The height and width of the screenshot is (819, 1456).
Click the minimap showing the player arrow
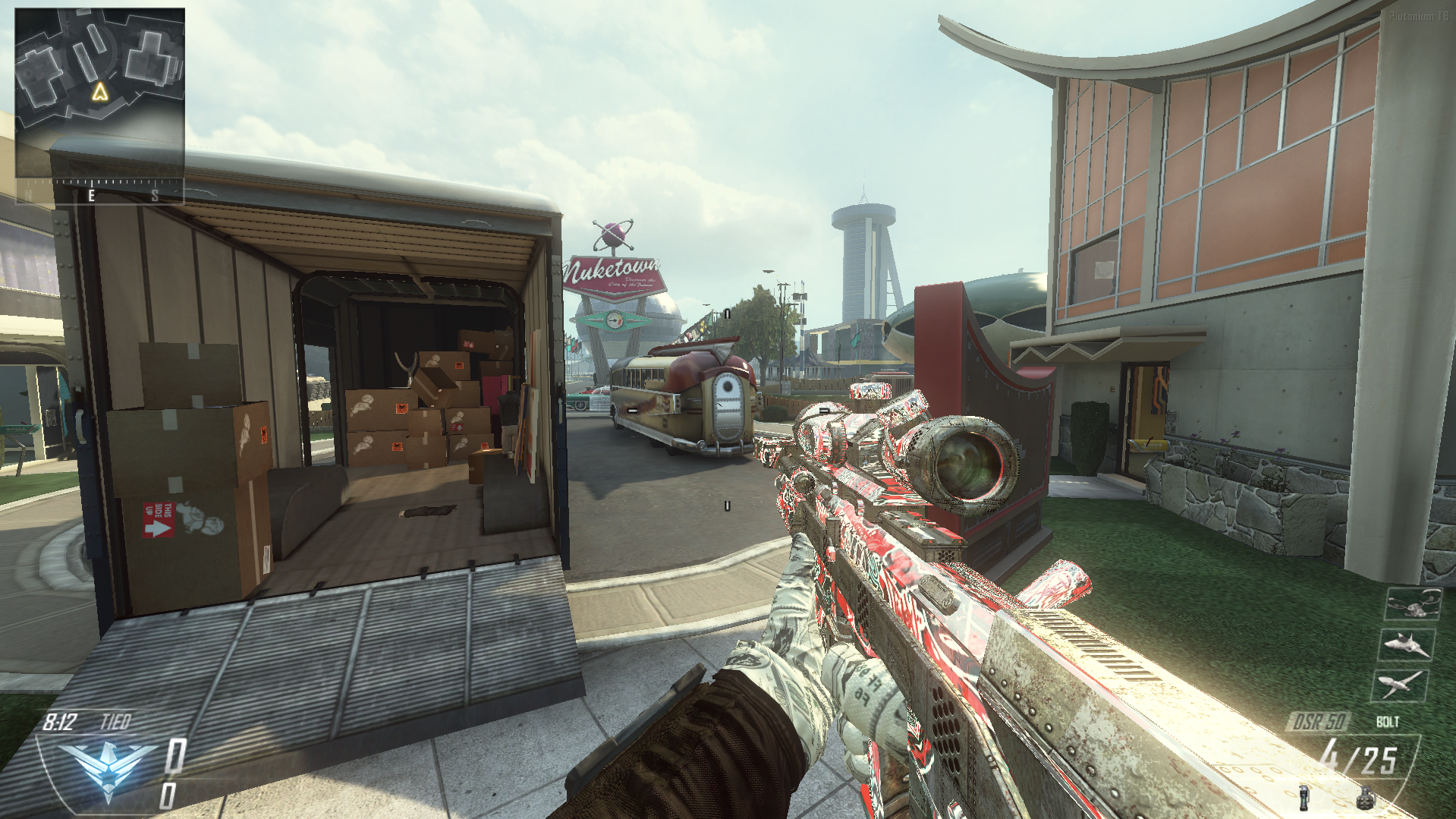99,93
